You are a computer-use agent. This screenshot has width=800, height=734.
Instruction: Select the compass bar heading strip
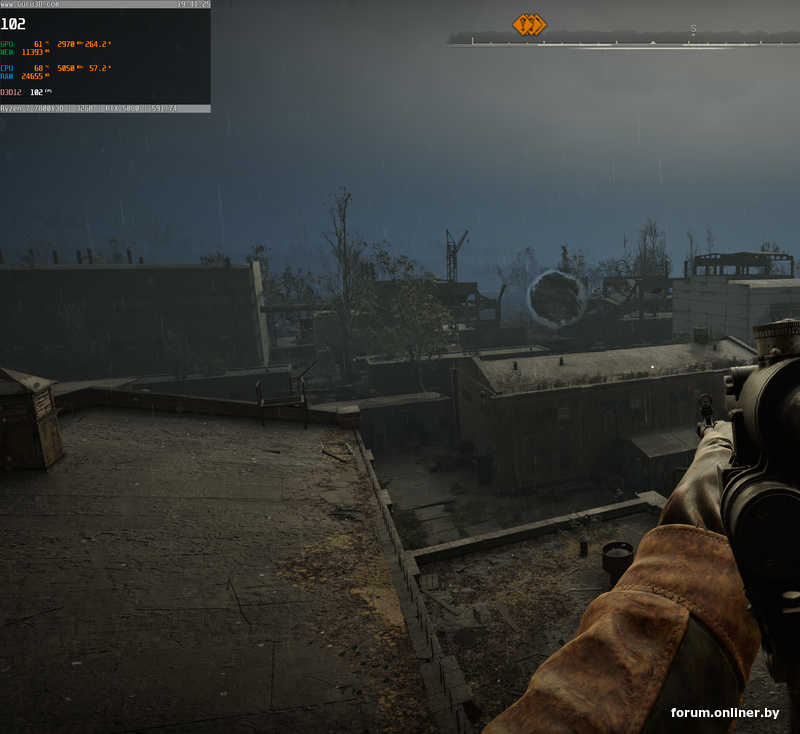(620, 40)
